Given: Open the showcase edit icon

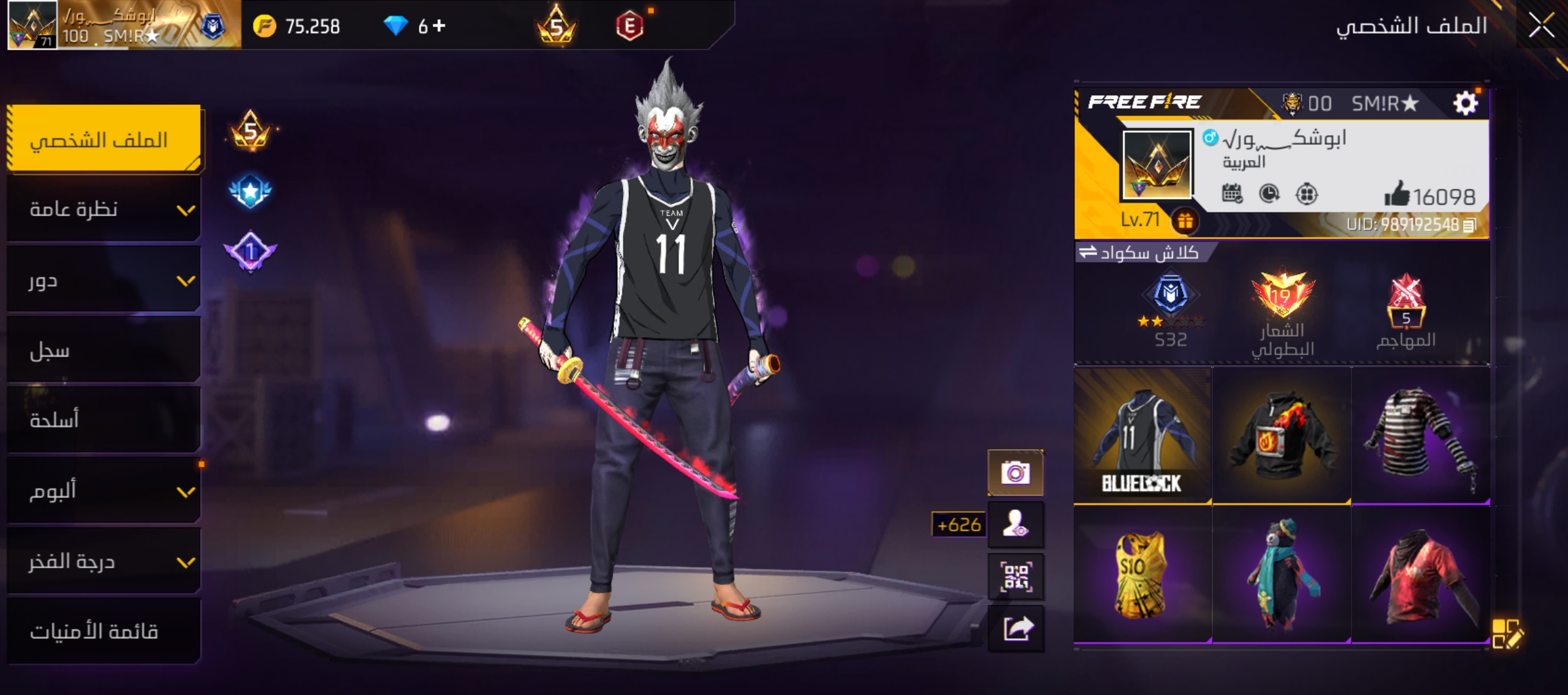Looking at the screenshot, I should (1507, 633).
